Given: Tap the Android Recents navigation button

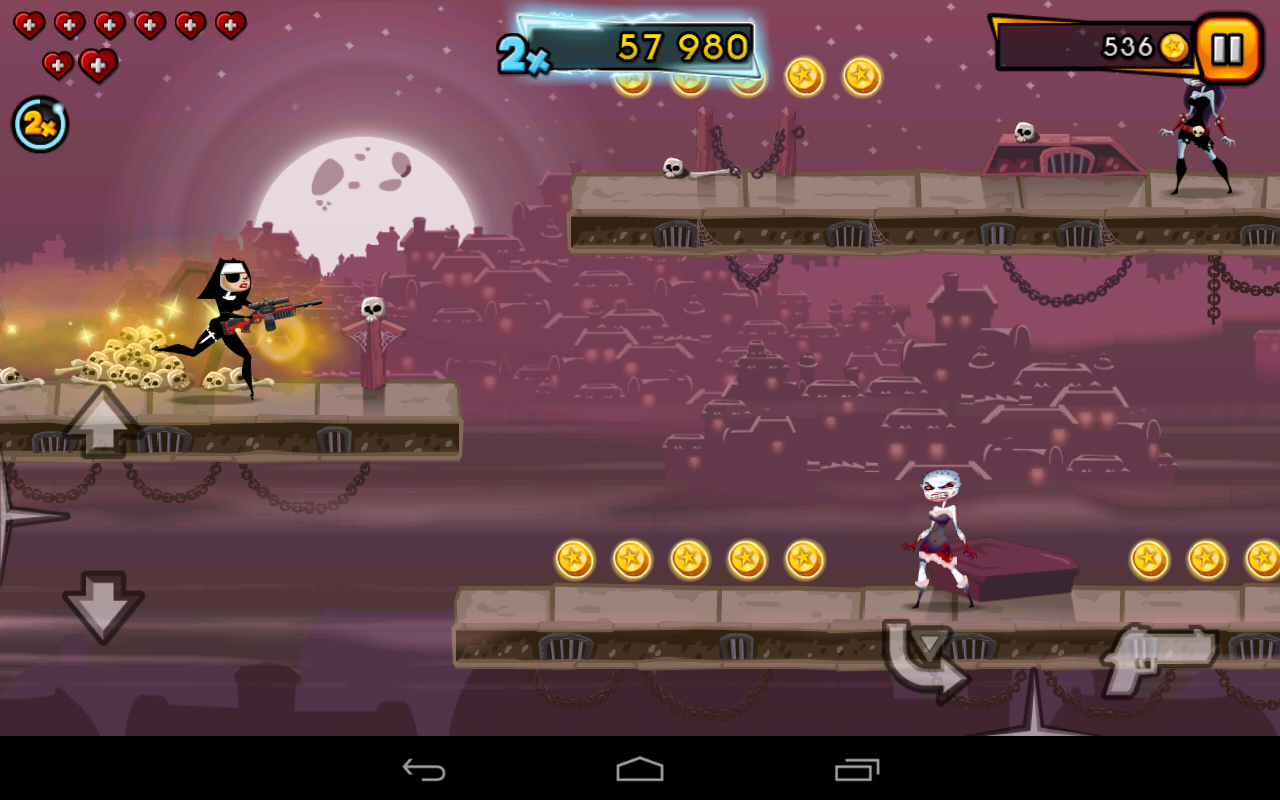Looking at the screenshot, I should (x=855, y=768).
